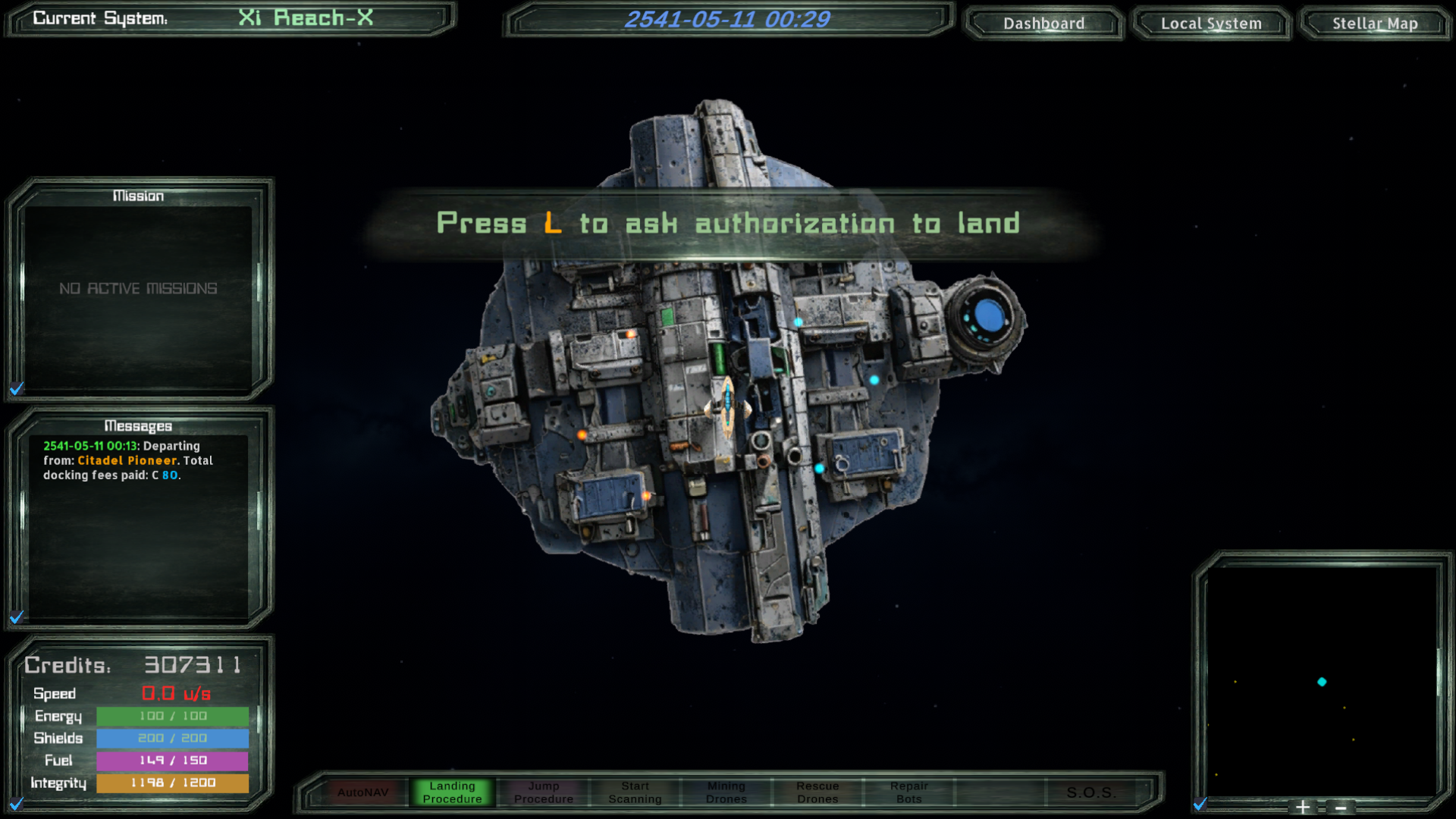Start the Landing Procedure

coord(452,792)
